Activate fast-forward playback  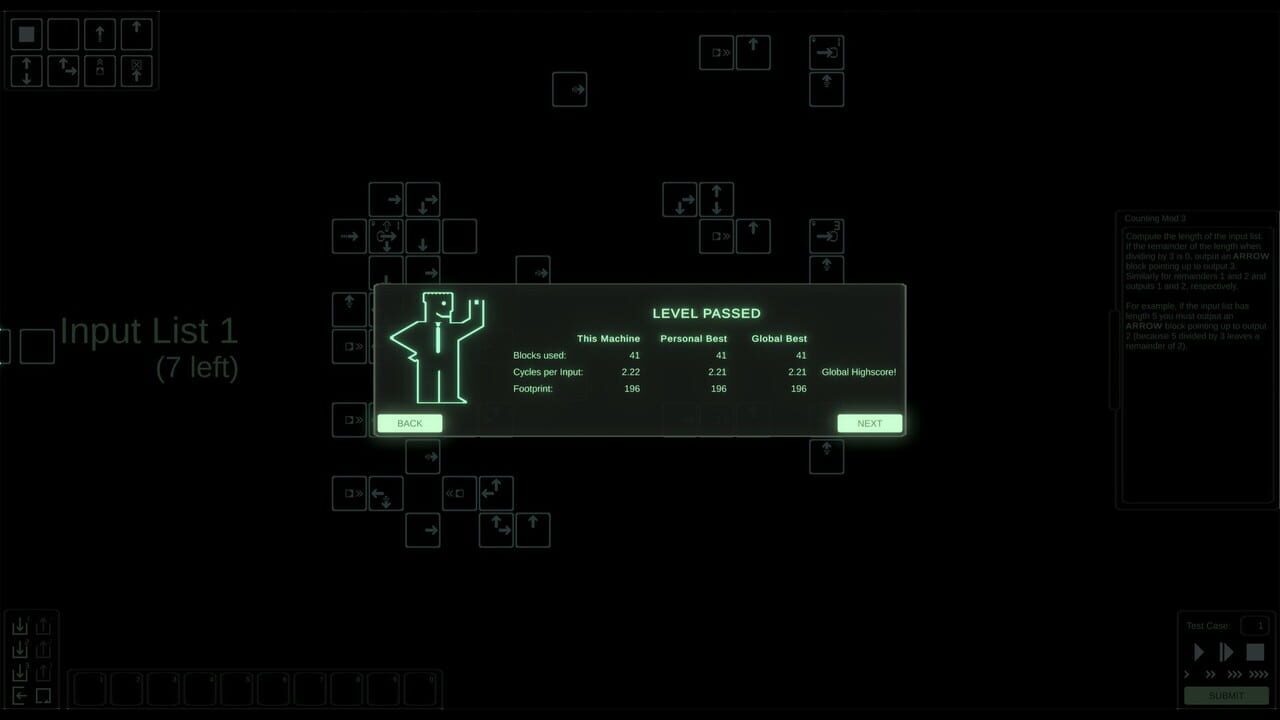1227,651
